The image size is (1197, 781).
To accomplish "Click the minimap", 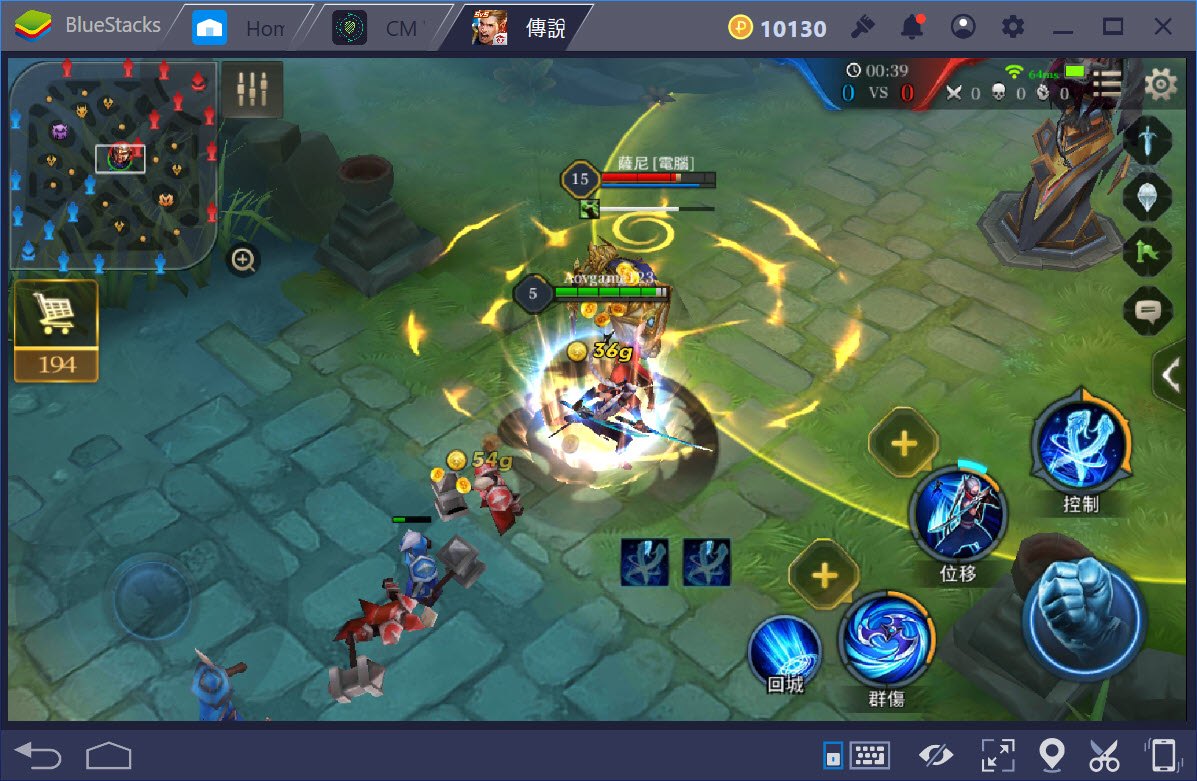I will pos(113,164).
